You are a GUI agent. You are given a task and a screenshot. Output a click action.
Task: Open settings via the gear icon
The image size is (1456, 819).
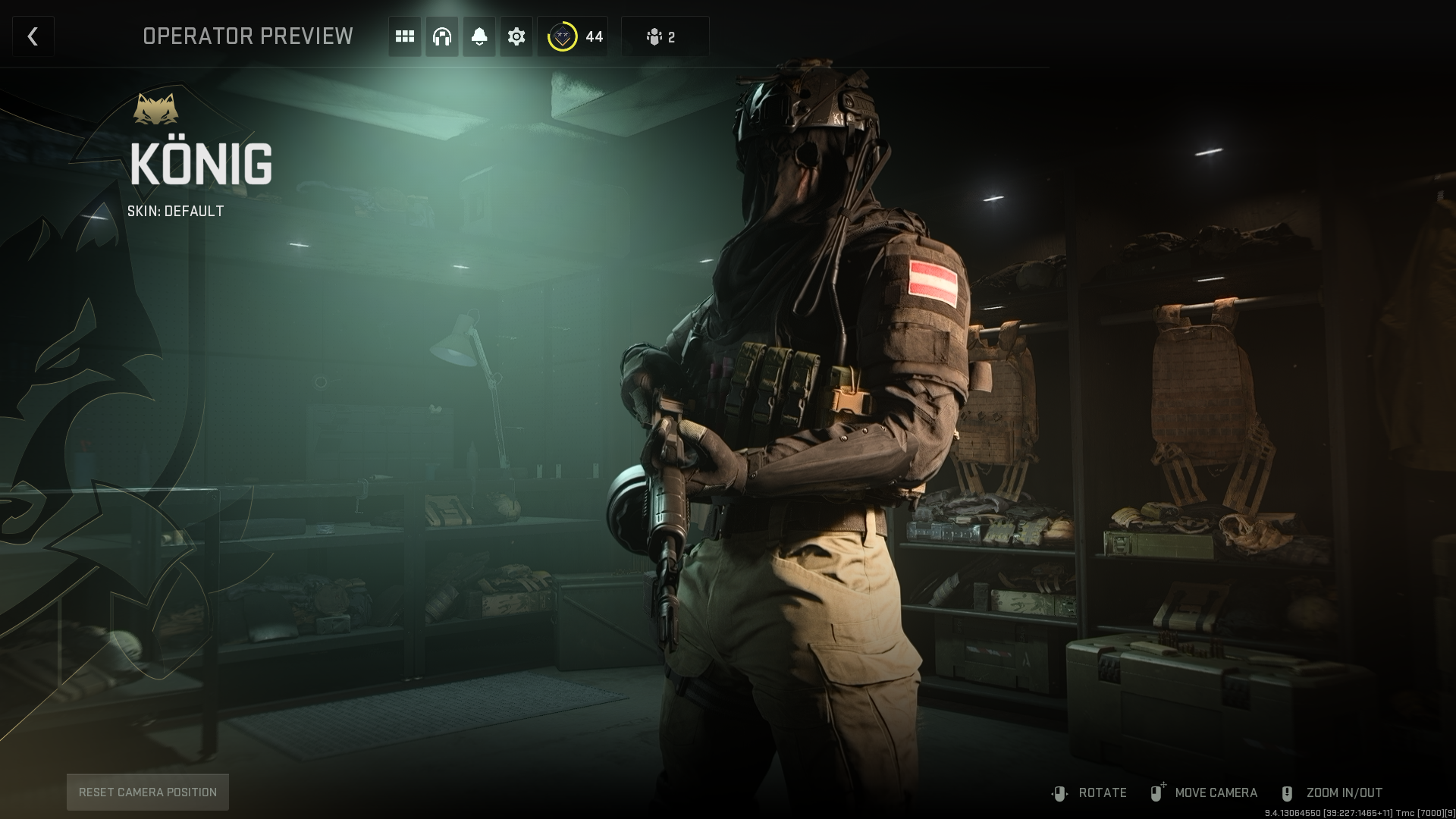coord(516,36)
